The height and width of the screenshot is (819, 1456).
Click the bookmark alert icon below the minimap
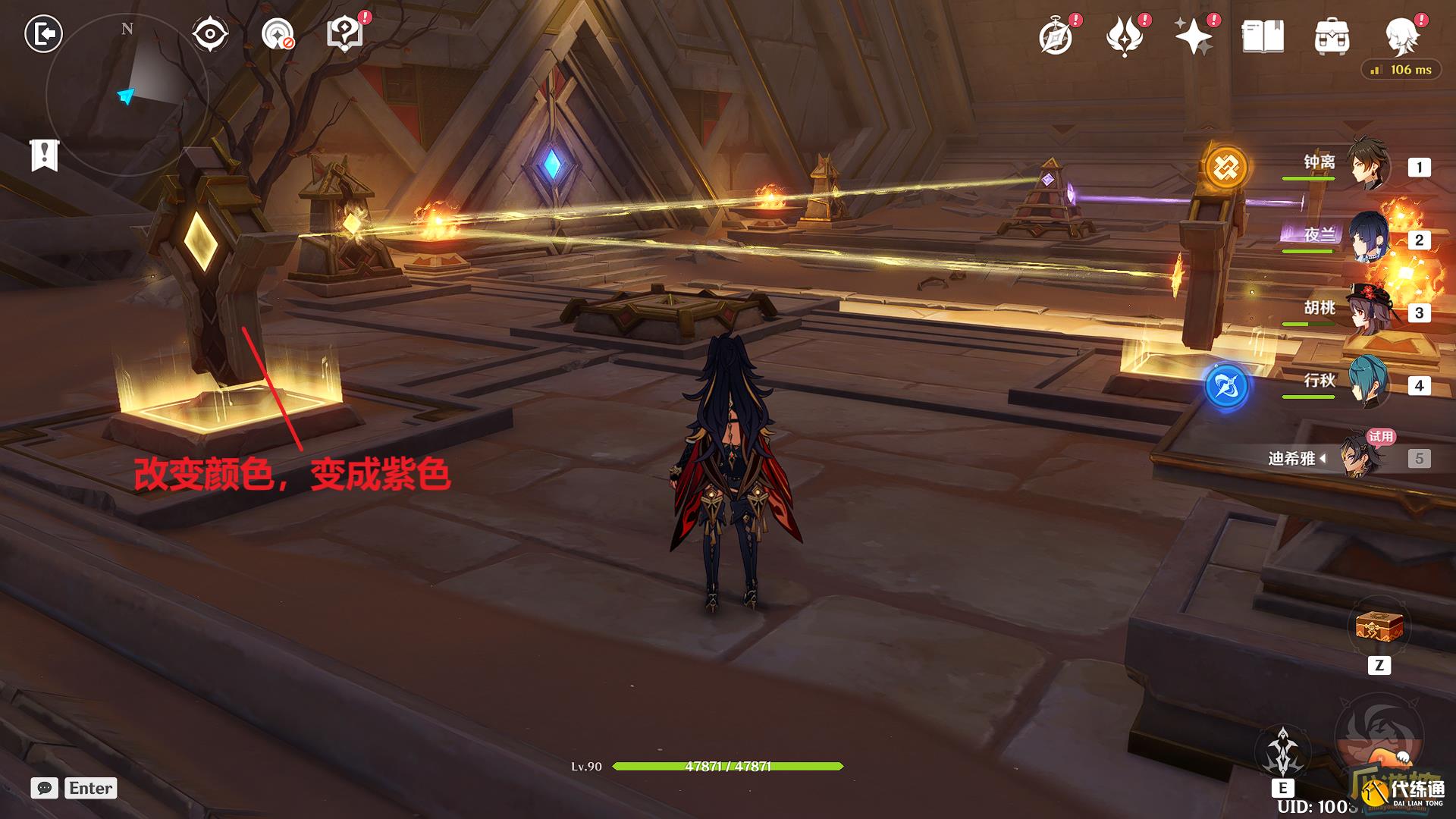[44, 155]
